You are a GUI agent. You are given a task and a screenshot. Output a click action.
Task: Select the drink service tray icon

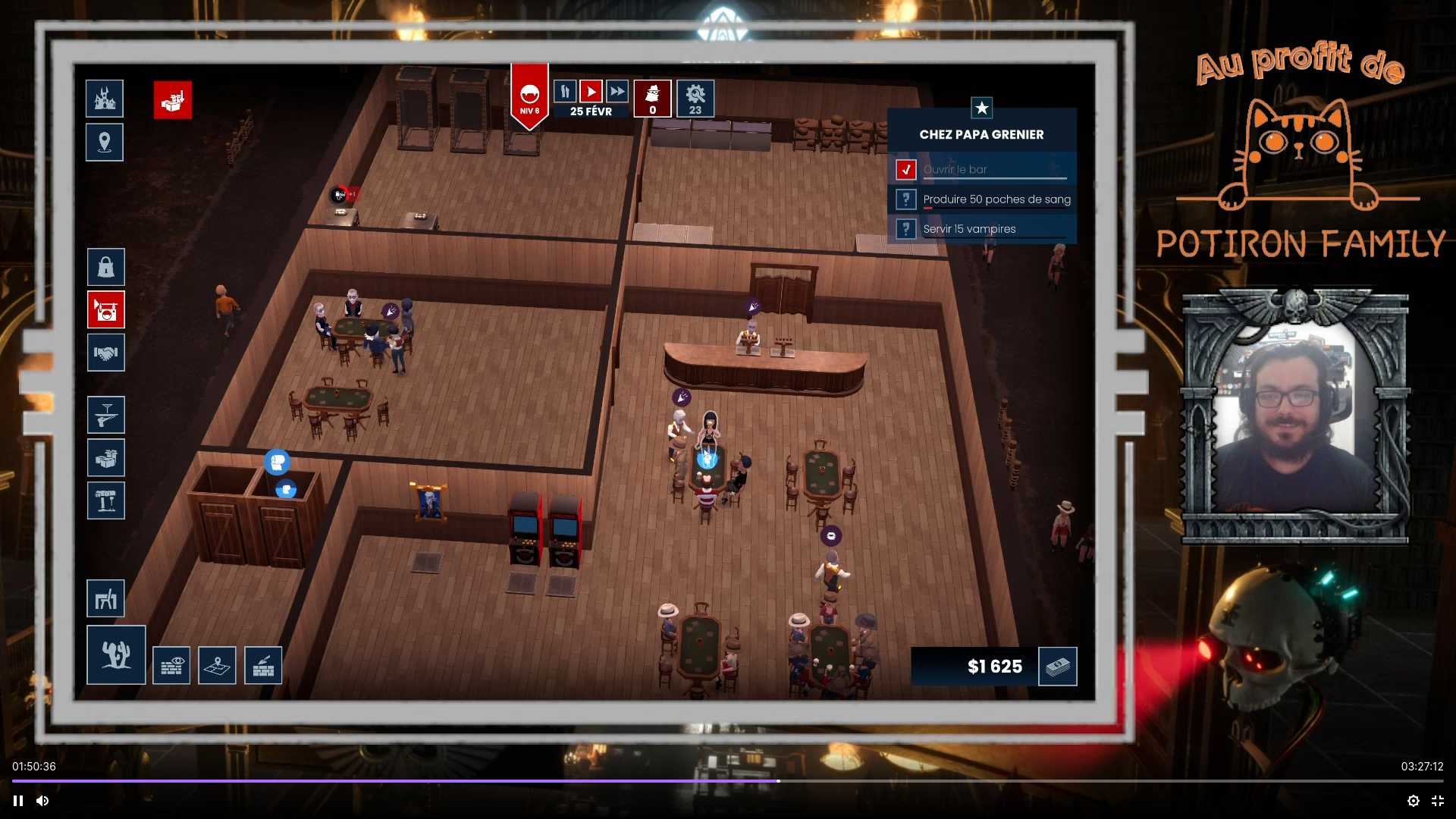point(105,415)
